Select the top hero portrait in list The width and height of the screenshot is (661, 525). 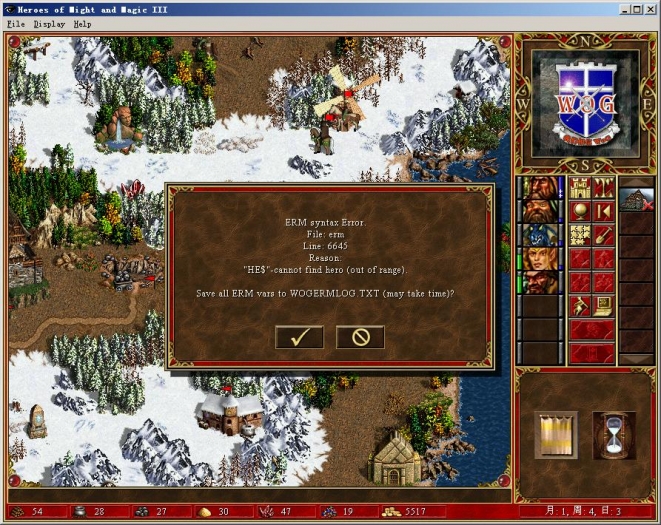click(x=540, y=187)
